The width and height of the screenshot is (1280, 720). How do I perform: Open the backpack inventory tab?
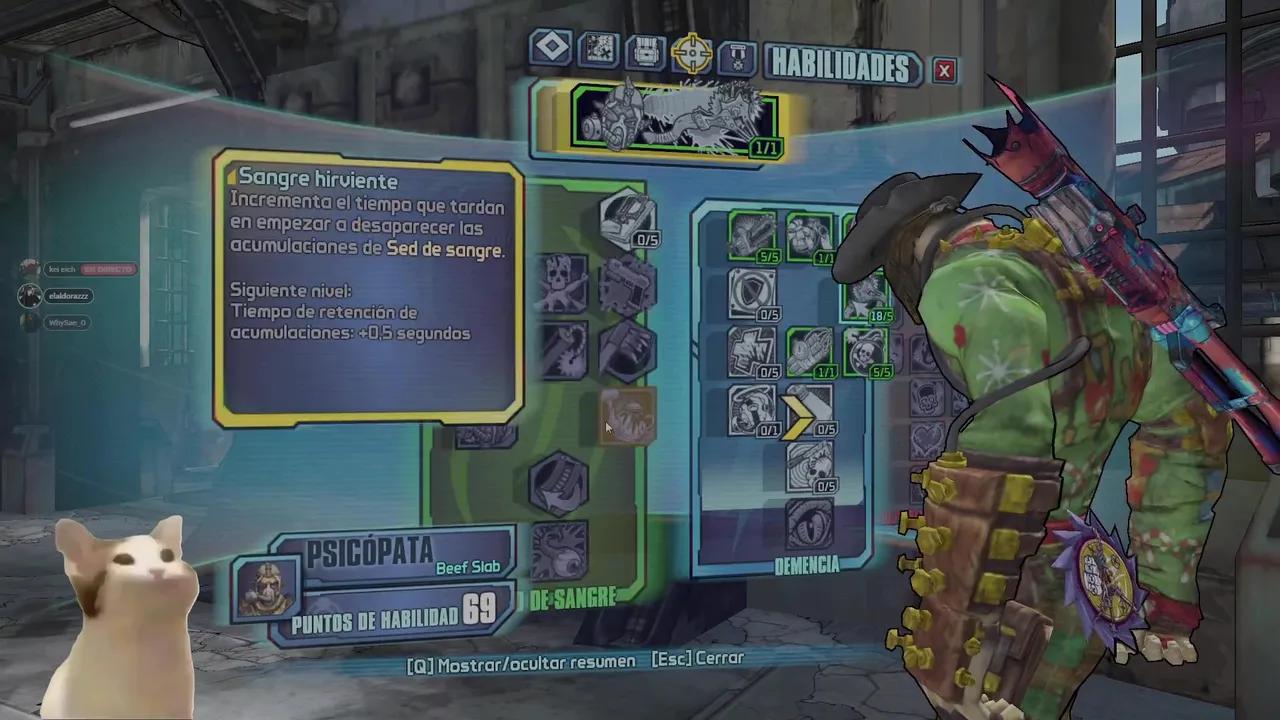(645, 51)
